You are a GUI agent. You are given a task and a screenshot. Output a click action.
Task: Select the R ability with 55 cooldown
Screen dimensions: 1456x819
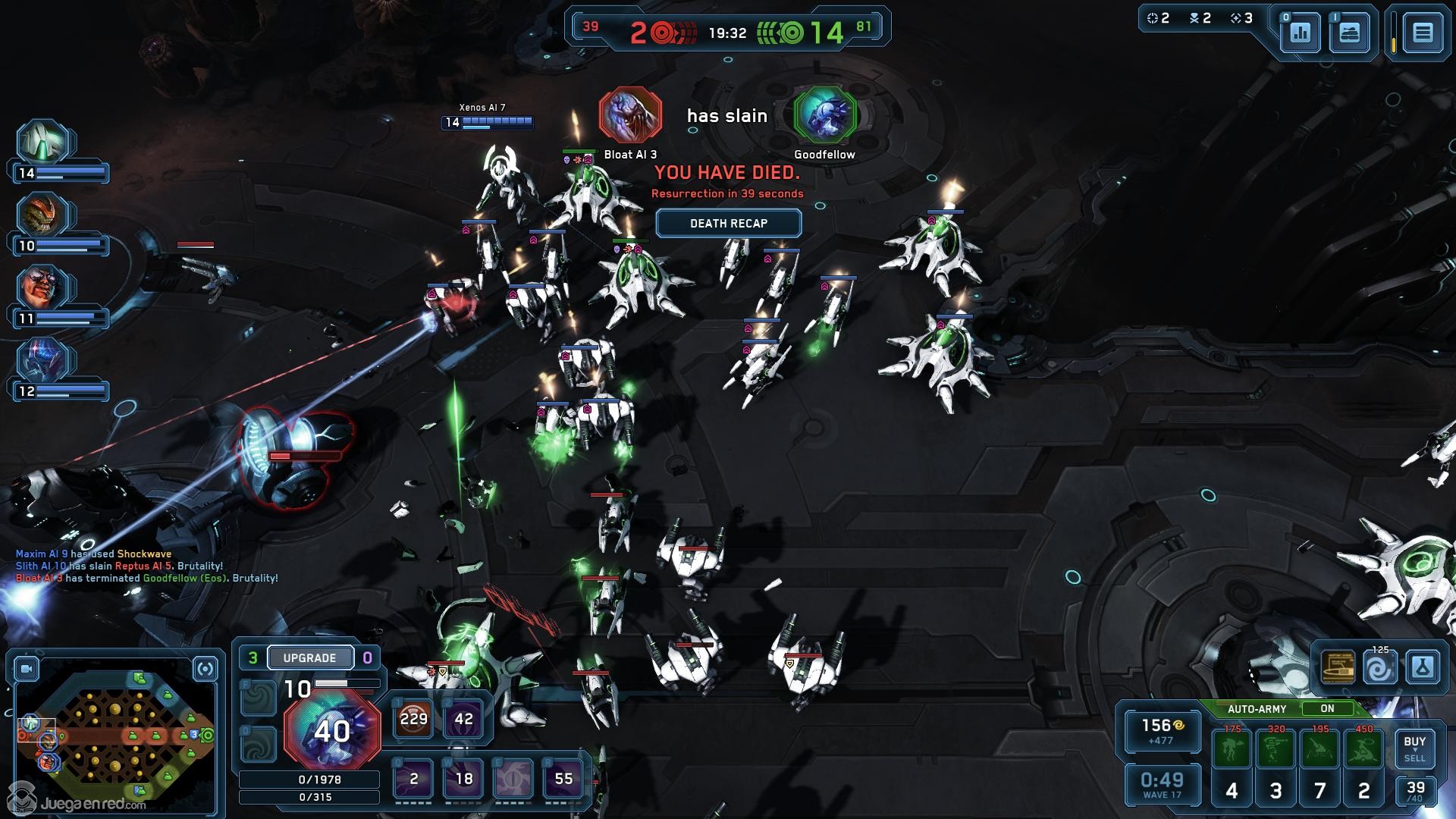563,779
